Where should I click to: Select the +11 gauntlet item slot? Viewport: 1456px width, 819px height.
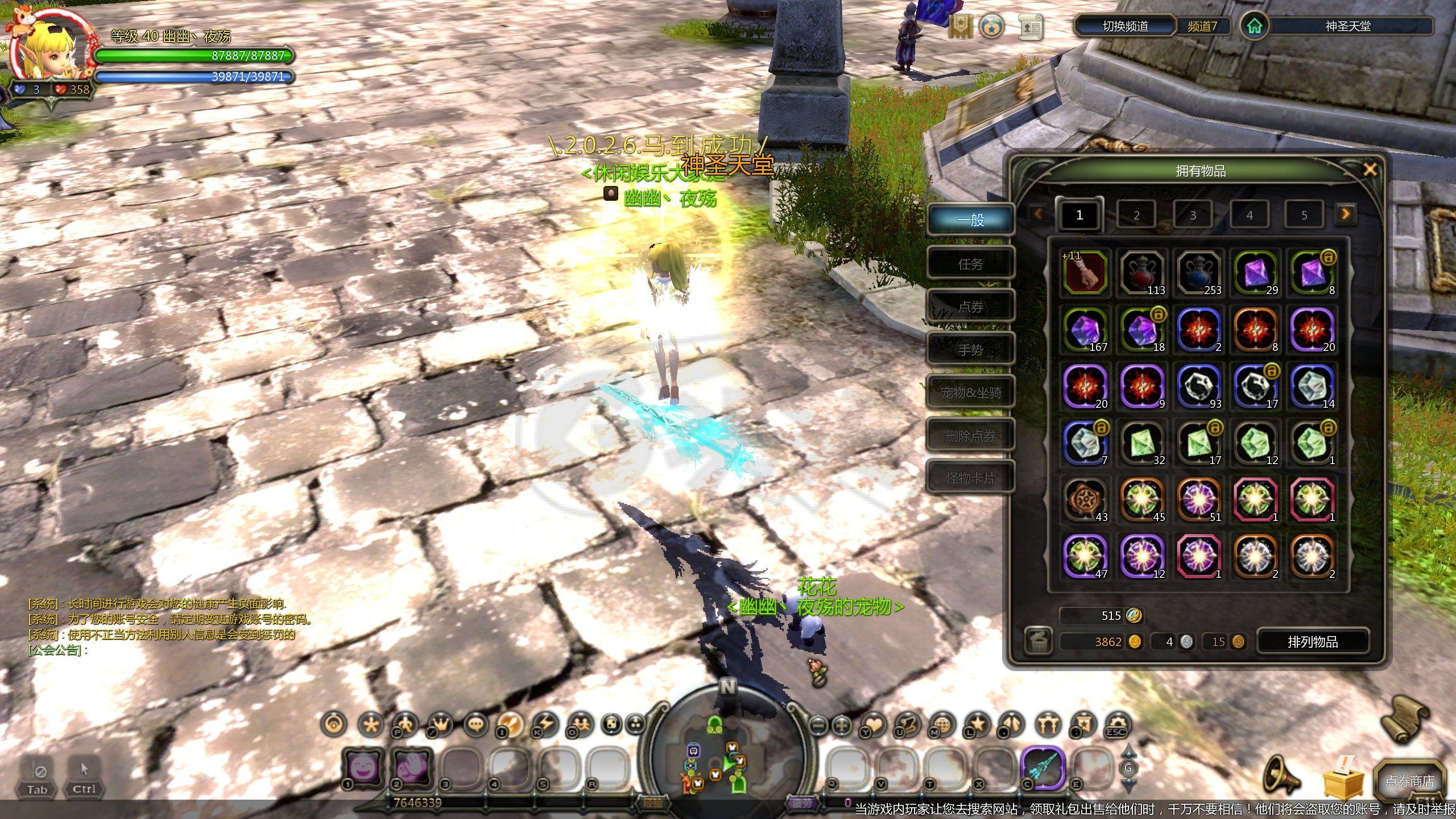[x=1085, y=273]
